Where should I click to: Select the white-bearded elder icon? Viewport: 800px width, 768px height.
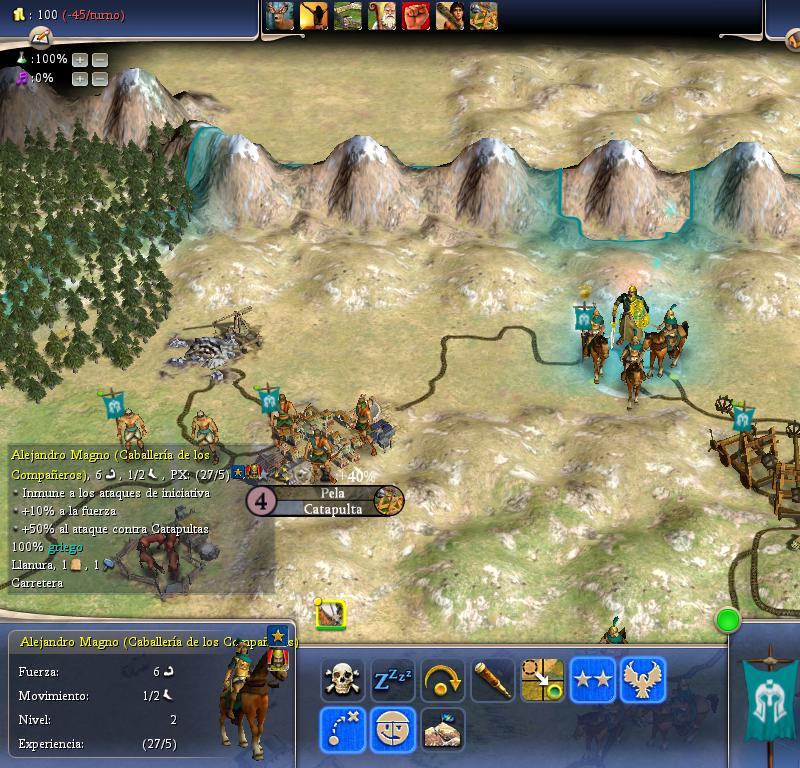click(x=382, y=16)
